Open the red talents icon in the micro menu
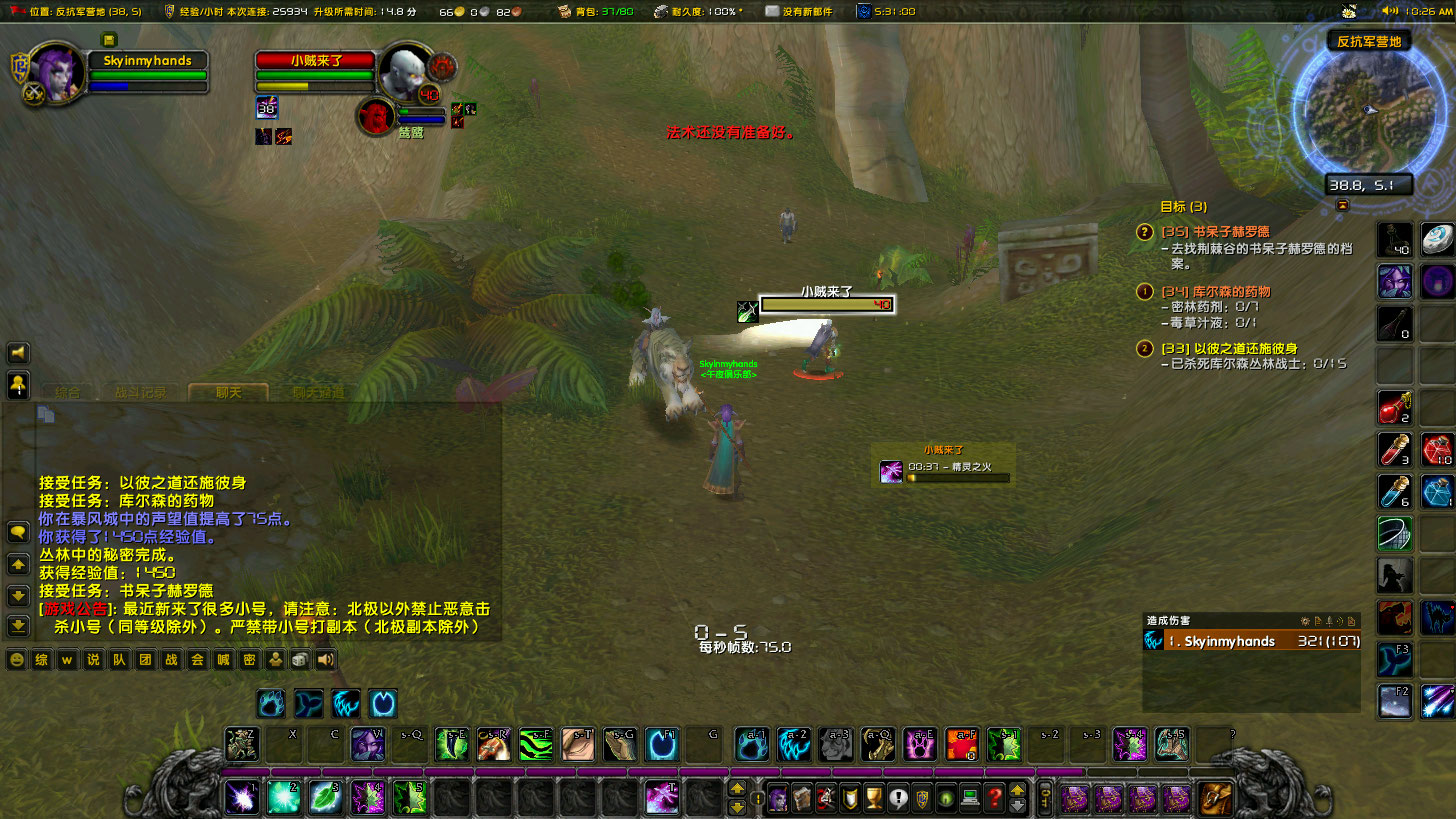The width and height of the screenshot is (1456, 819). [x=825, y=799]
